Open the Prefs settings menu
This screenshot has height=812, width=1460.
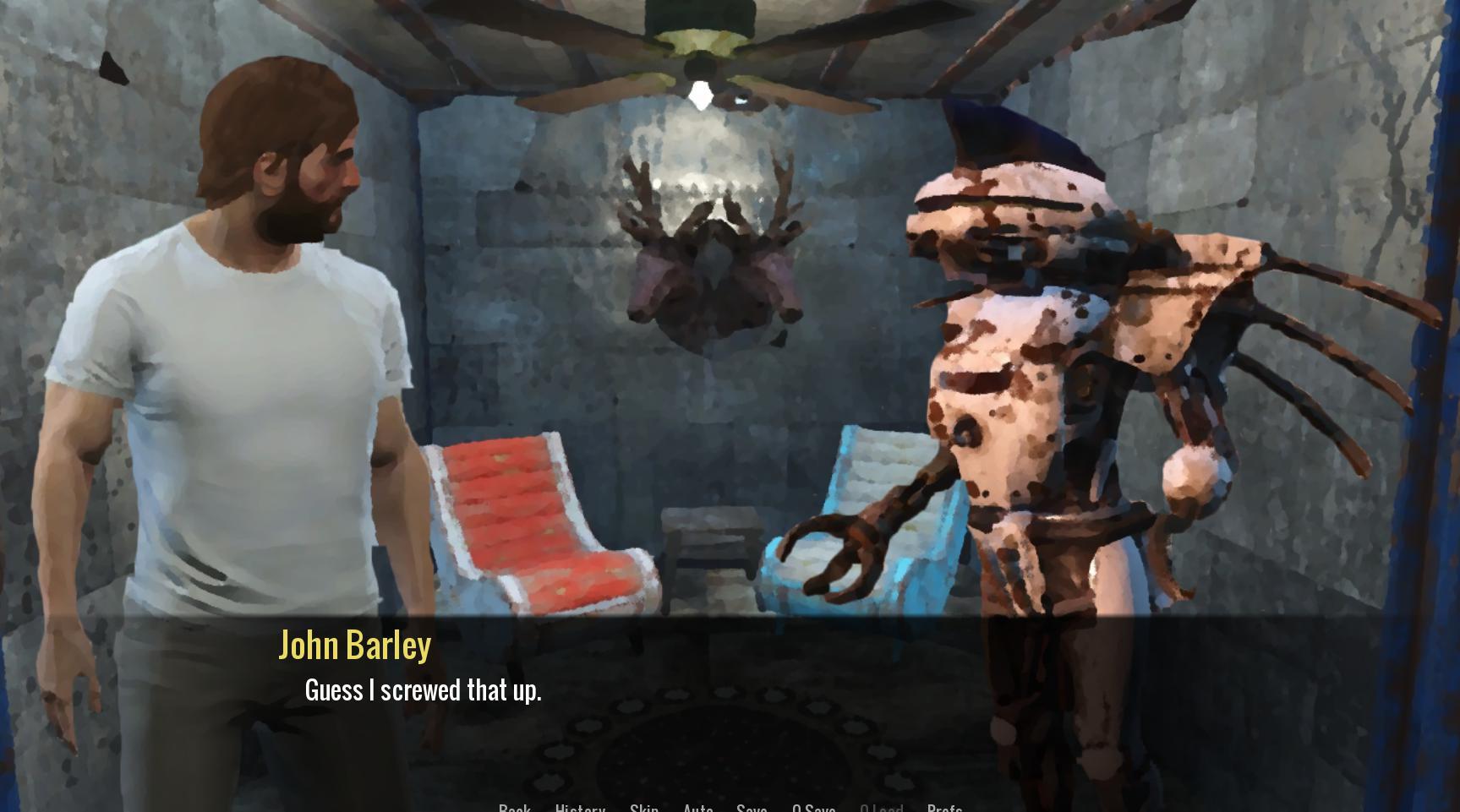point(944,808)
